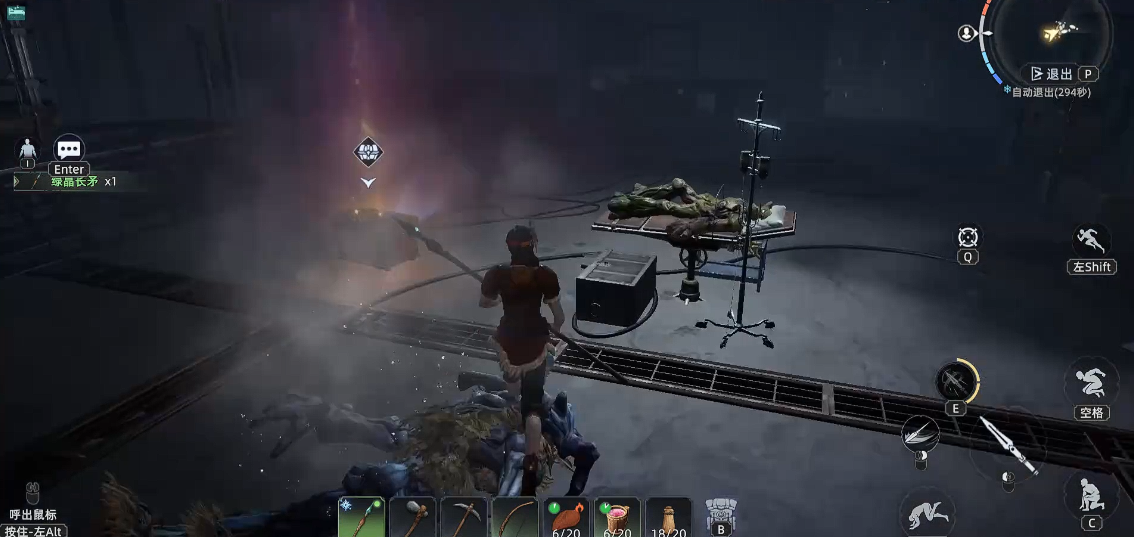The image size is (1134, 537).
Task: Activate the crosshair target-lock icon
Action: pos(967,237)
